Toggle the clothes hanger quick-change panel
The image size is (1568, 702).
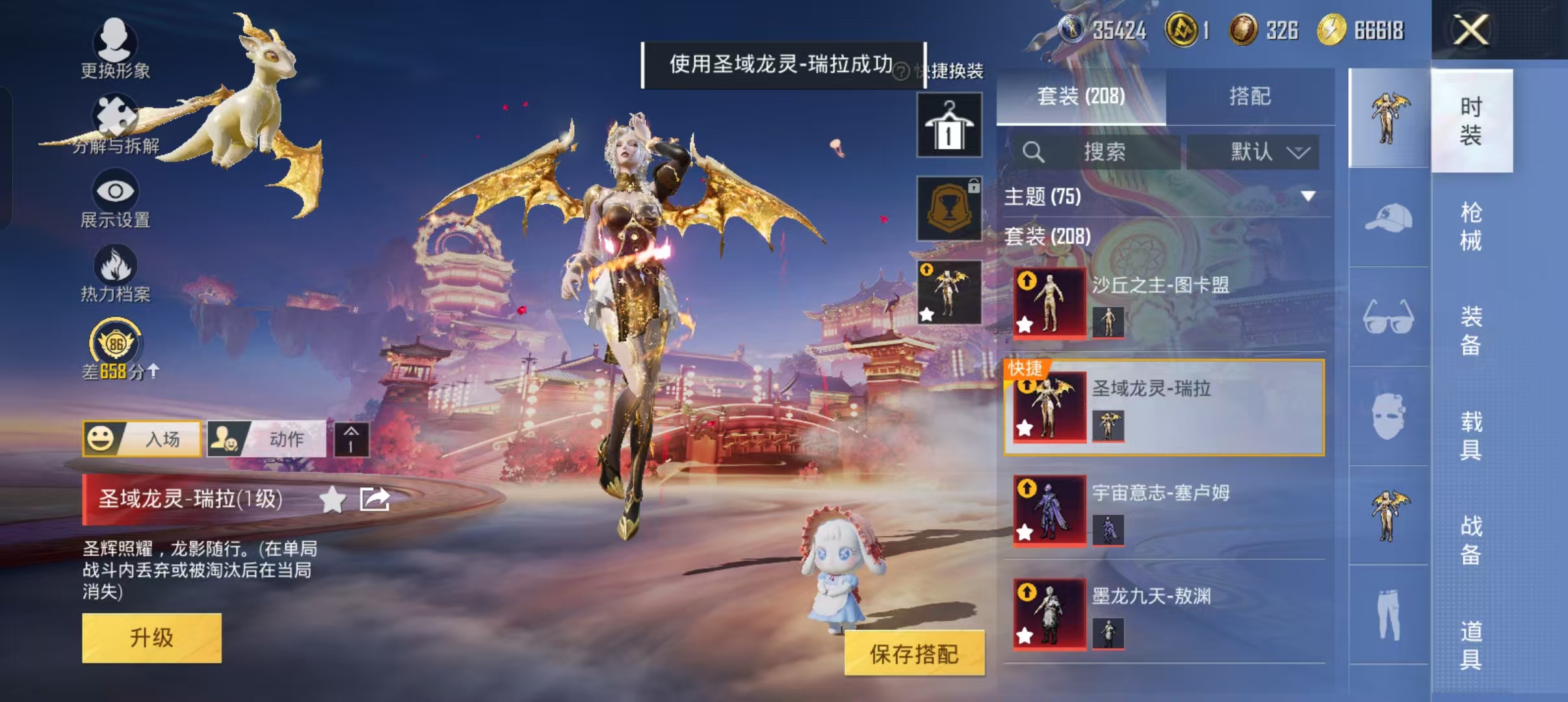[x=950, y=123]
